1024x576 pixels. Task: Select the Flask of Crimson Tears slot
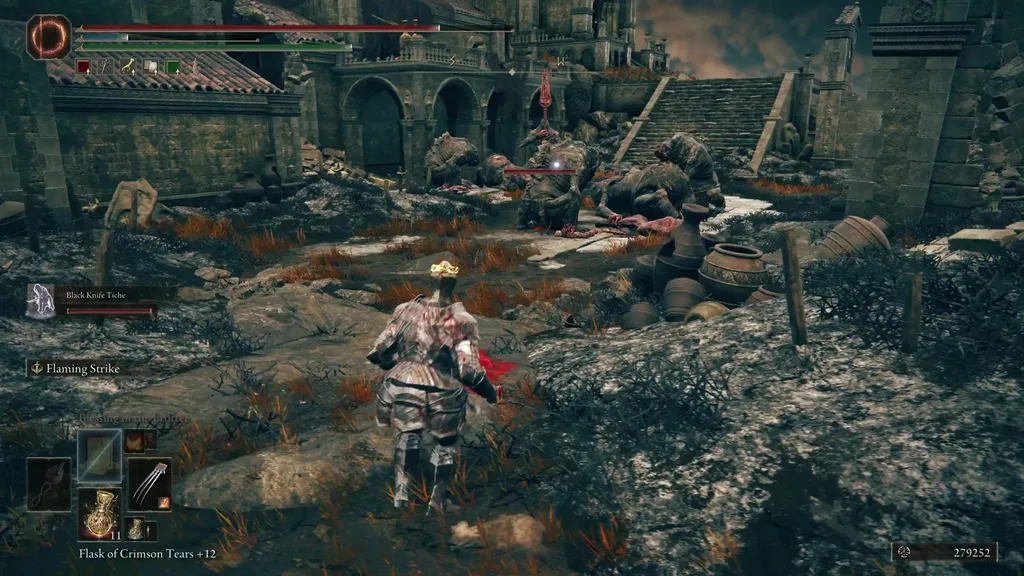coord(99,512)
